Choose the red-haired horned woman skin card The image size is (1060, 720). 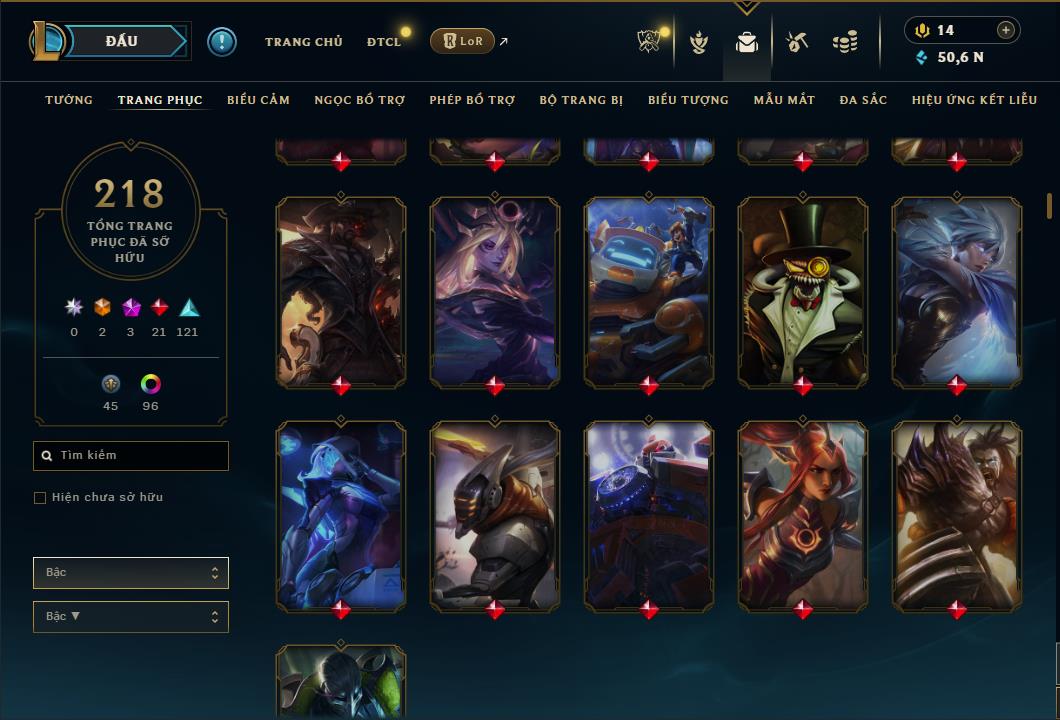[x=803, y=515]
